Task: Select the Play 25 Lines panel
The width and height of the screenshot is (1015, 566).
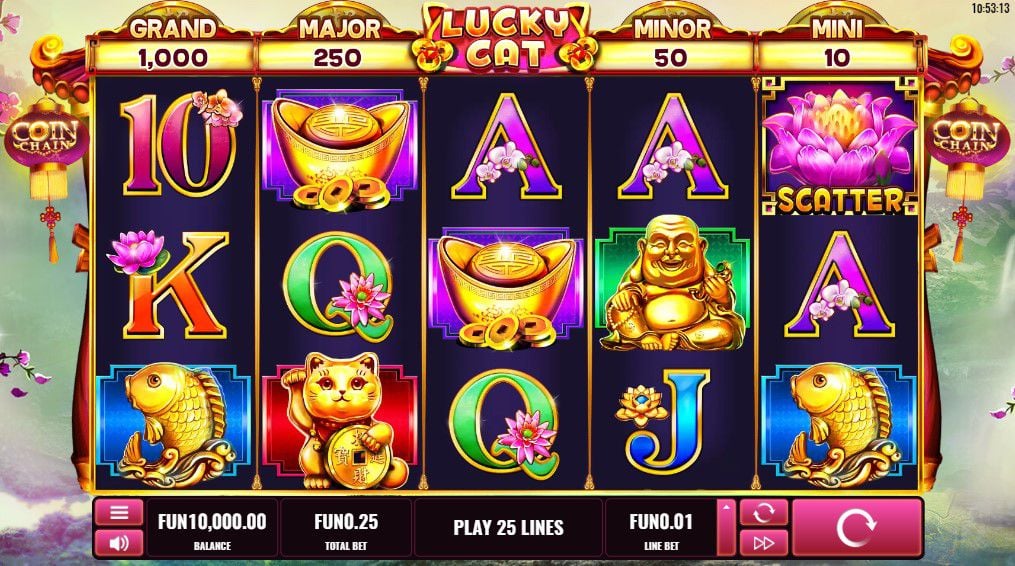Action: click(508, 527)
